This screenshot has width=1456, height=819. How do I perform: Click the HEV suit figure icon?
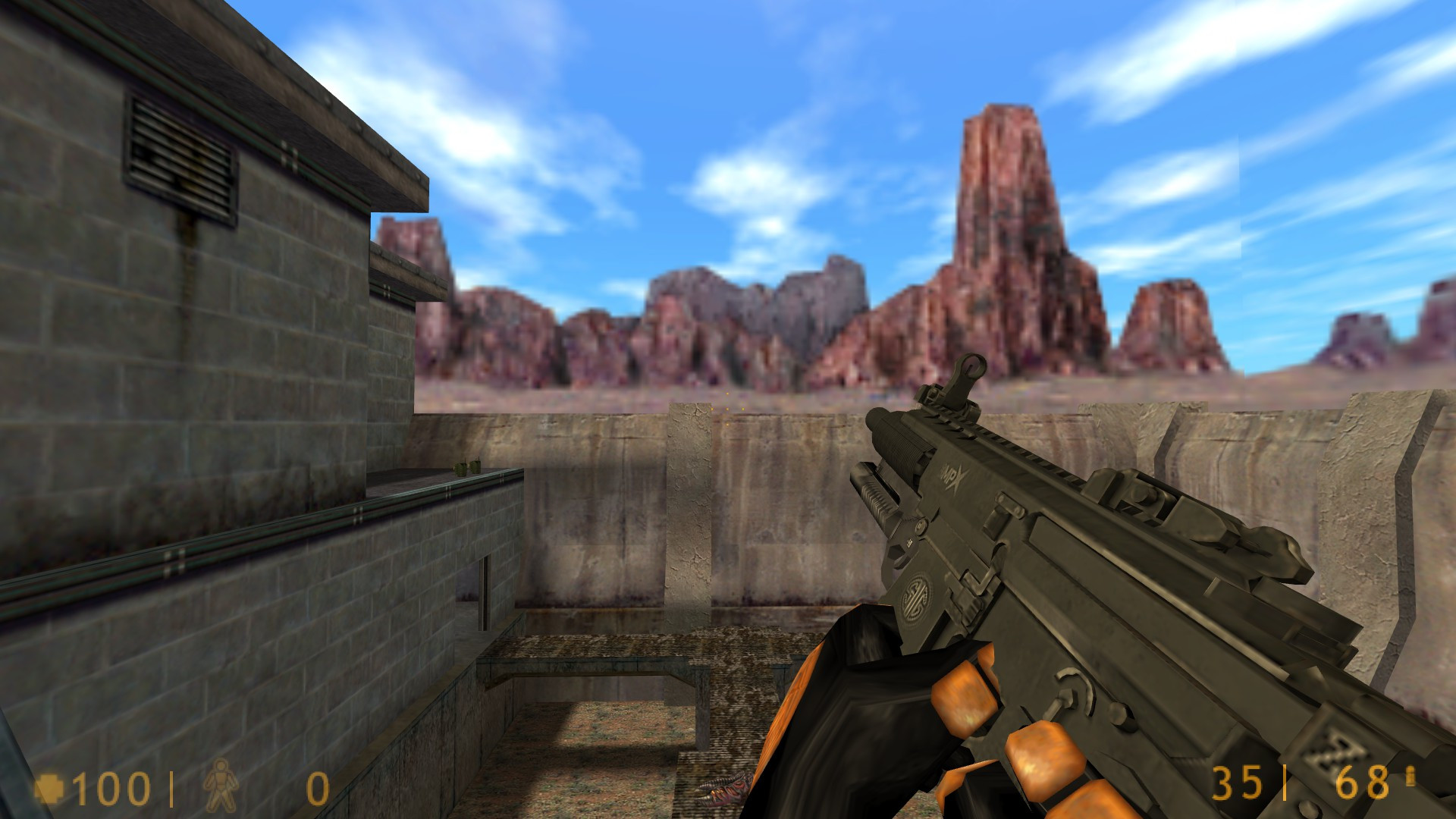point(221,787)
